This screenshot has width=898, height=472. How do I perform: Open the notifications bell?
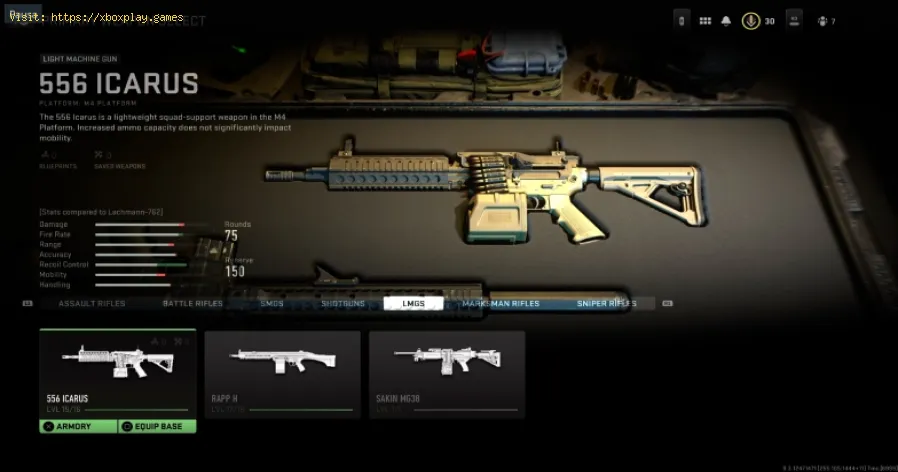pyautogui.click(x=726, y=20)
